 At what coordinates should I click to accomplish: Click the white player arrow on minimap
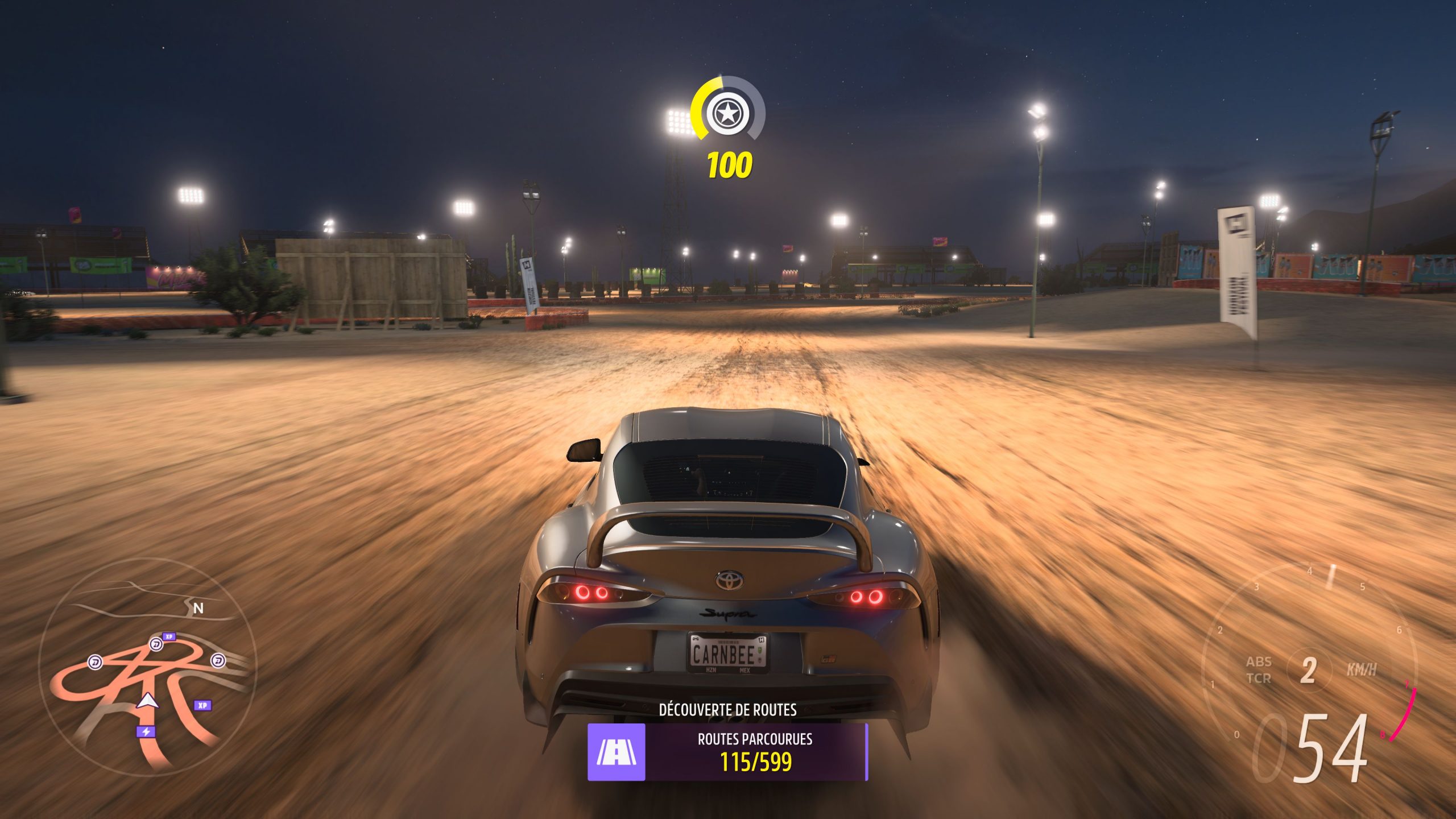coord(148,701)
